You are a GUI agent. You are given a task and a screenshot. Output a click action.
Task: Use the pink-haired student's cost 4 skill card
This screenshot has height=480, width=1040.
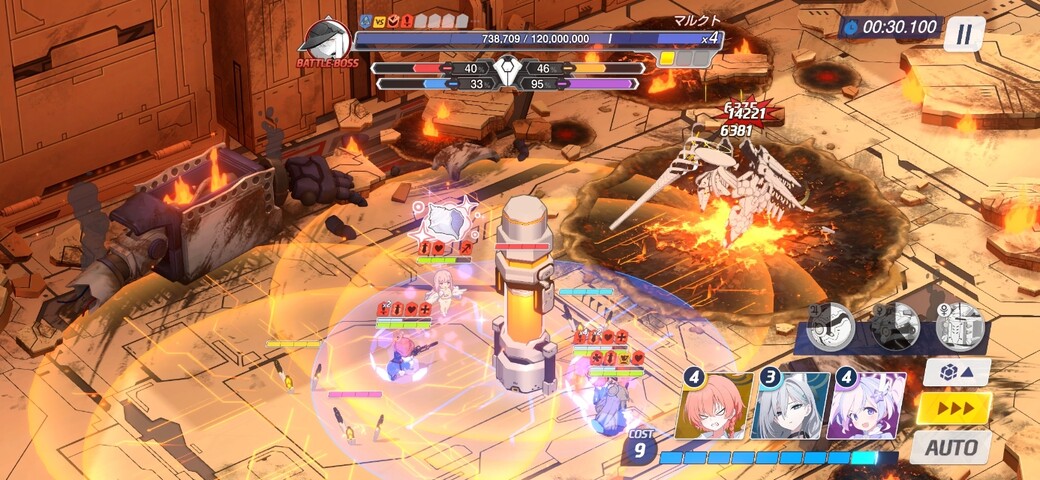712,406
